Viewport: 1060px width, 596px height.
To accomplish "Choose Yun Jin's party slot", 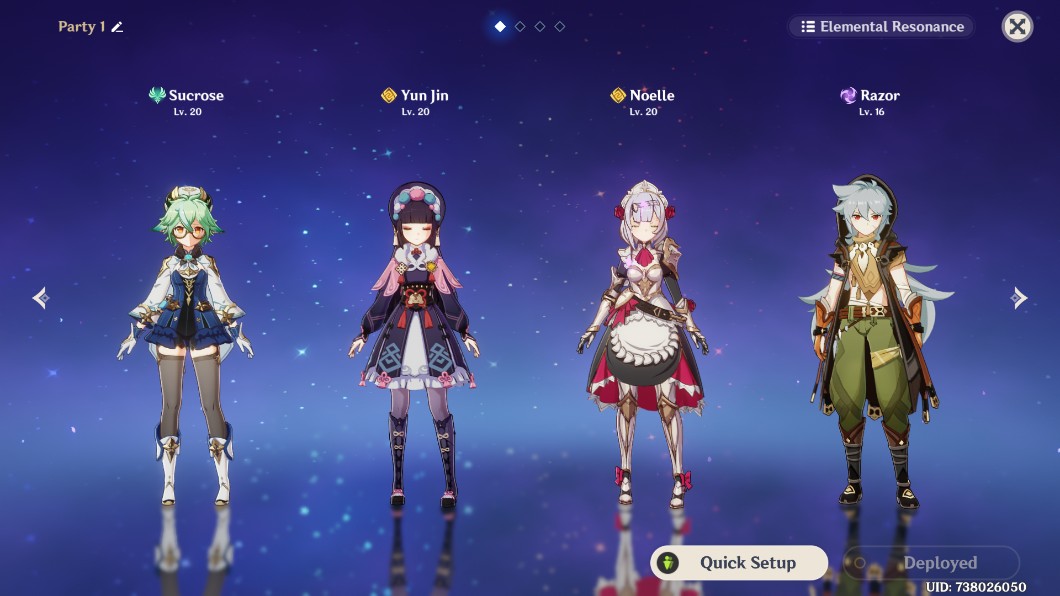I will click(x=415, y=330).
